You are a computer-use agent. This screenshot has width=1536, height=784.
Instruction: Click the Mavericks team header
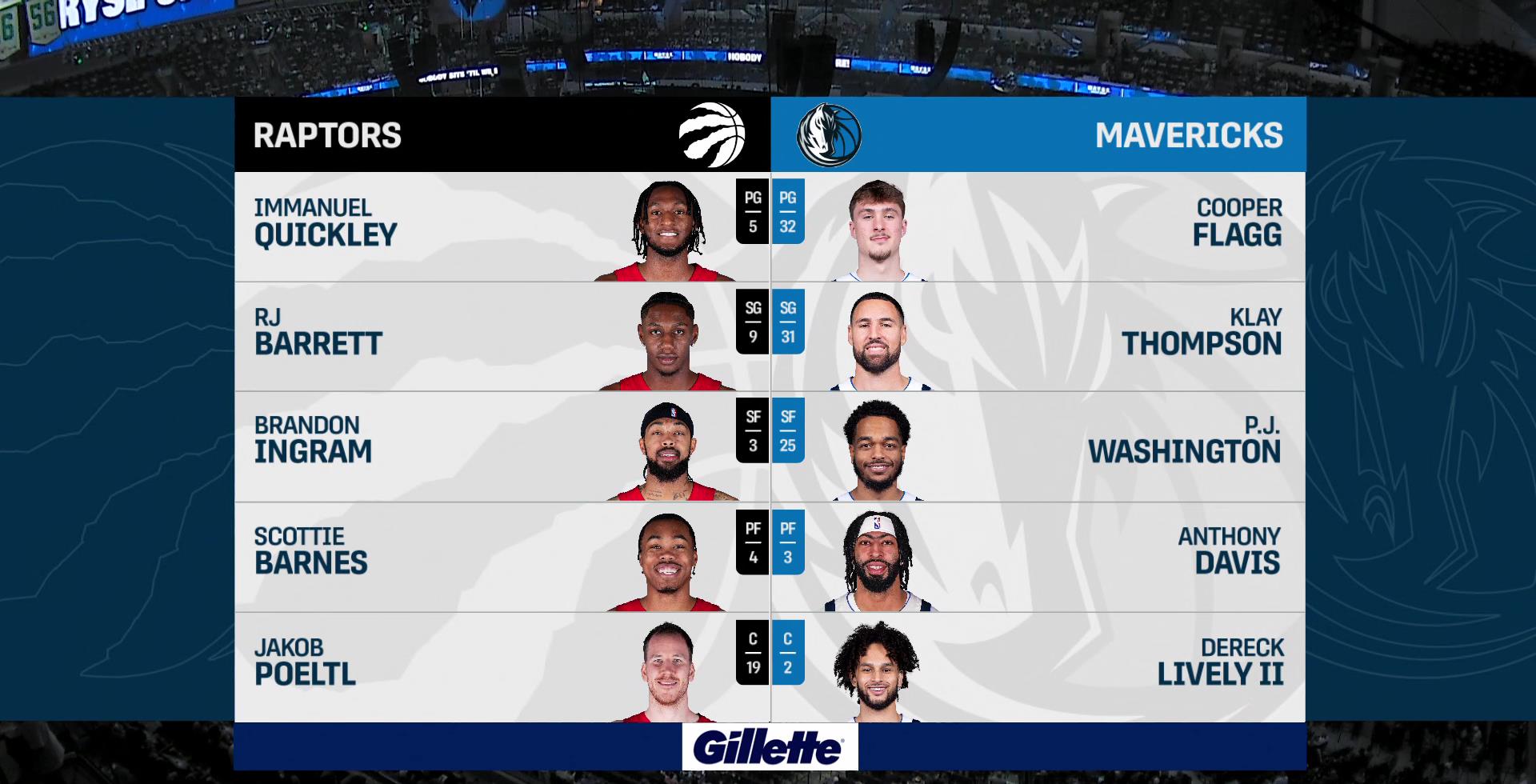[x=1038, y=135]
